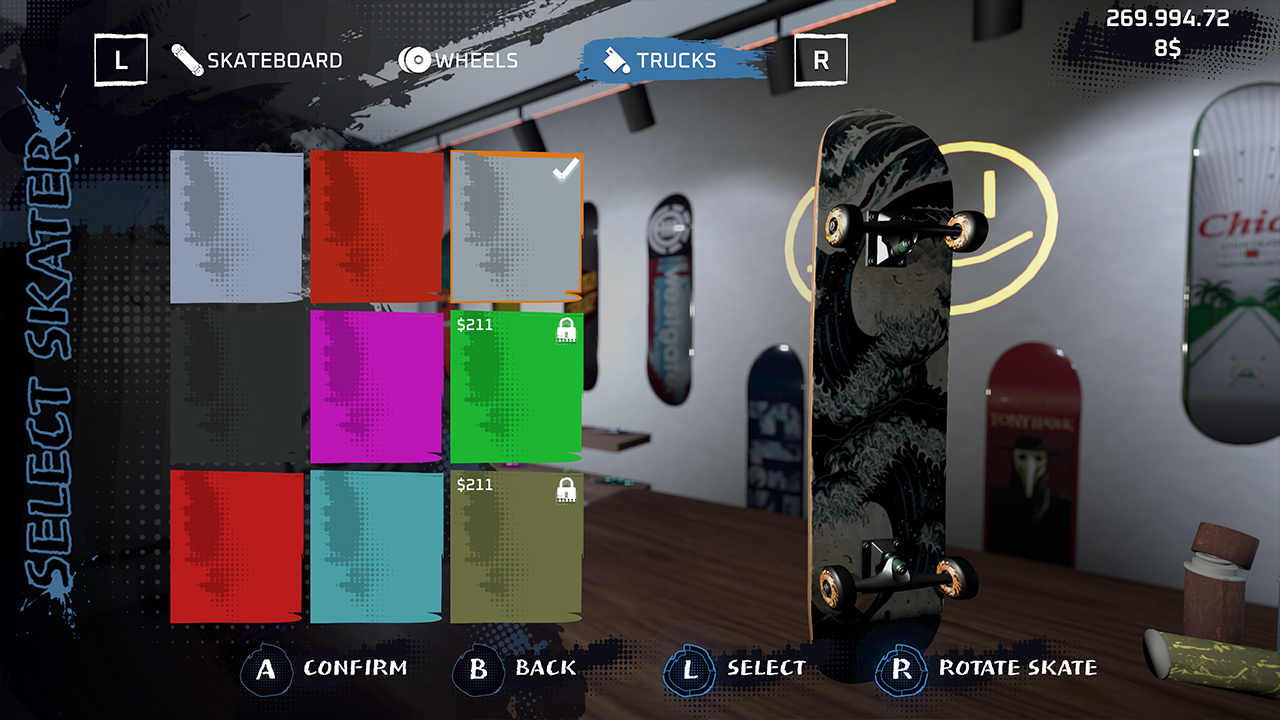This screenshot has height=720, width=1280.
Task: Click the R shoulder button to change category
Action: [821, 59]
